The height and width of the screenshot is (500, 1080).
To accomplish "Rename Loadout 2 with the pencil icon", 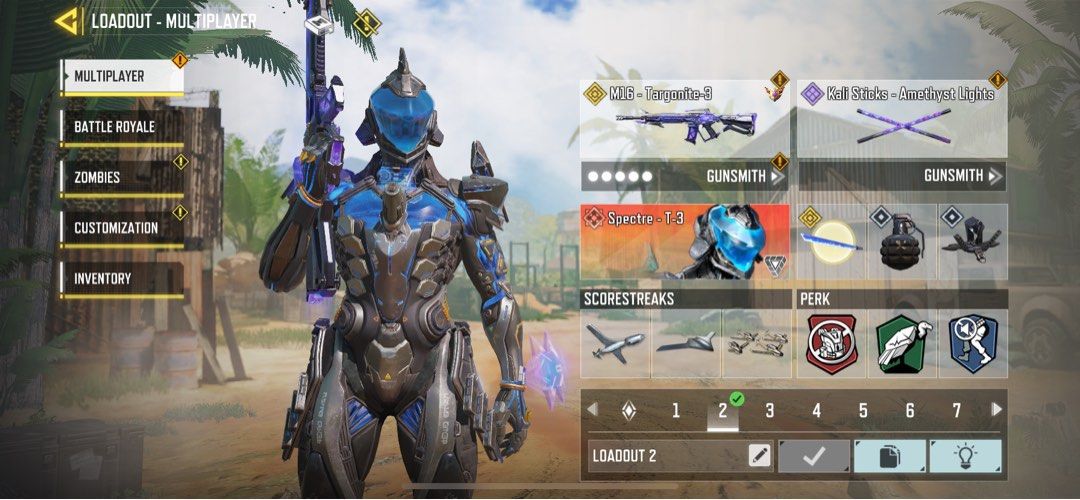I will 760,456.
